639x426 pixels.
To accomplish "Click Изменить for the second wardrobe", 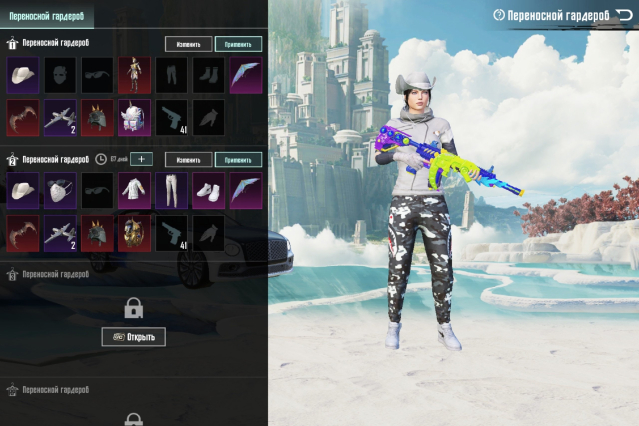I will pyautogui.click(x=188, y=159).
